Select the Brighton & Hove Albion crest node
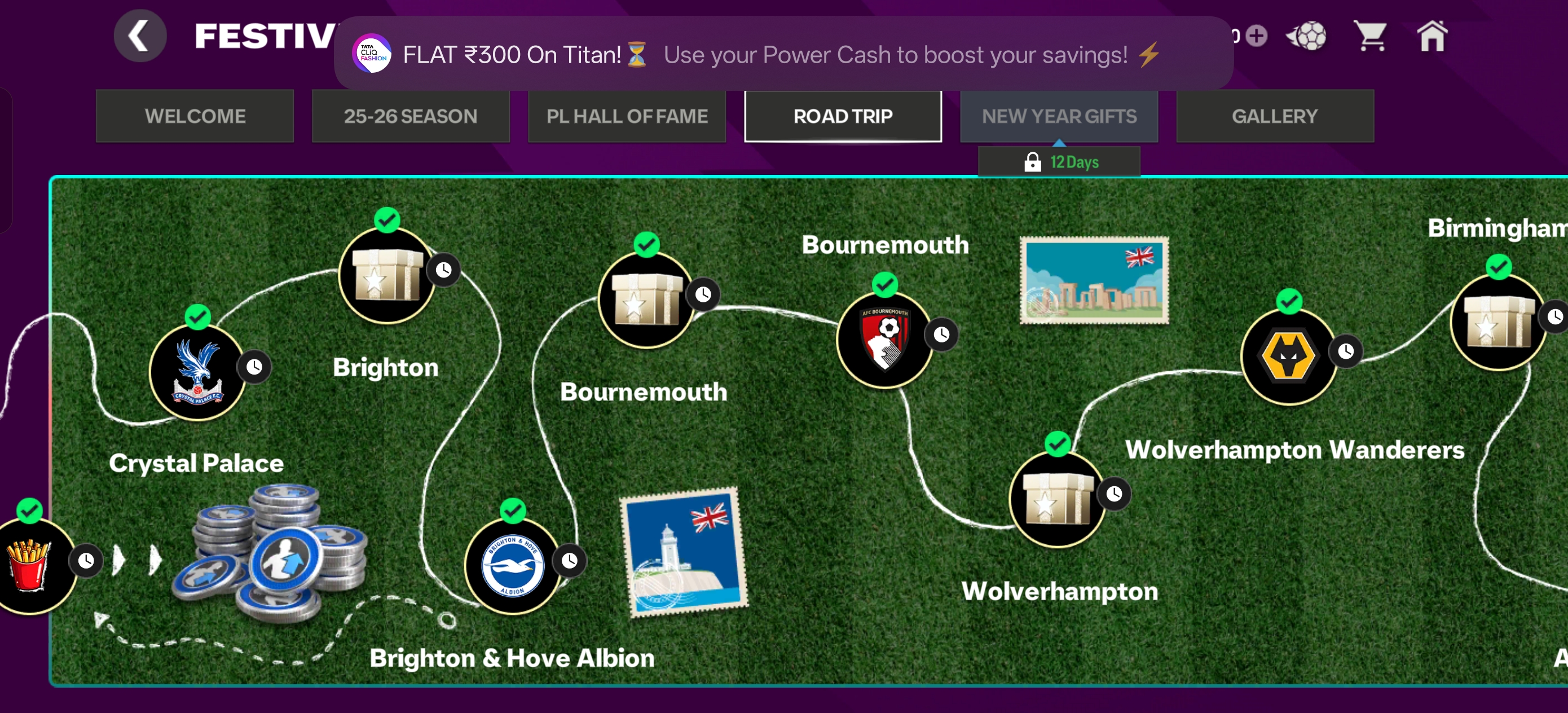 click(x=513, y=566)
